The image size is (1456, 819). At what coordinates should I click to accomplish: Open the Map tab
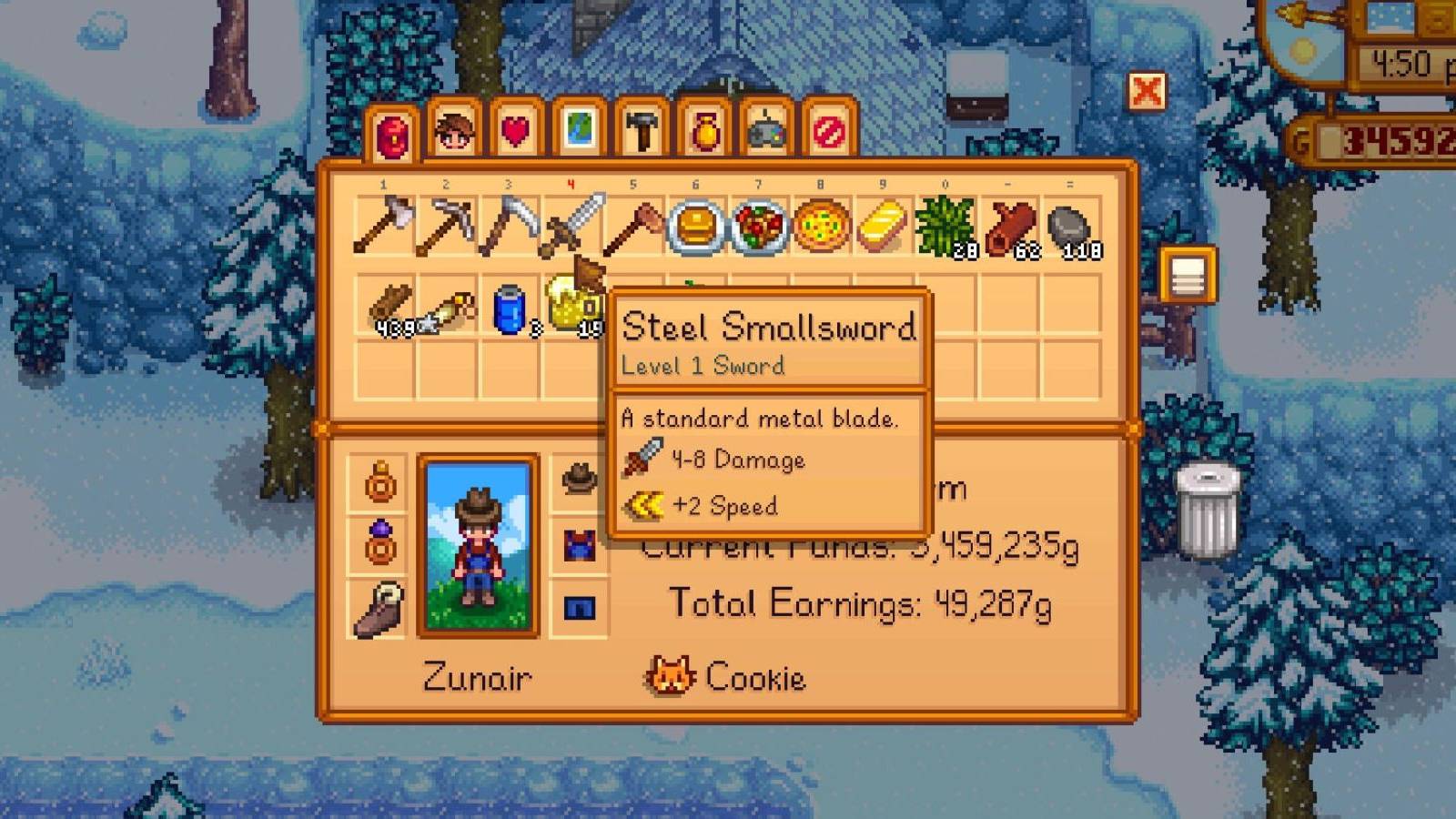pos(578,132)
